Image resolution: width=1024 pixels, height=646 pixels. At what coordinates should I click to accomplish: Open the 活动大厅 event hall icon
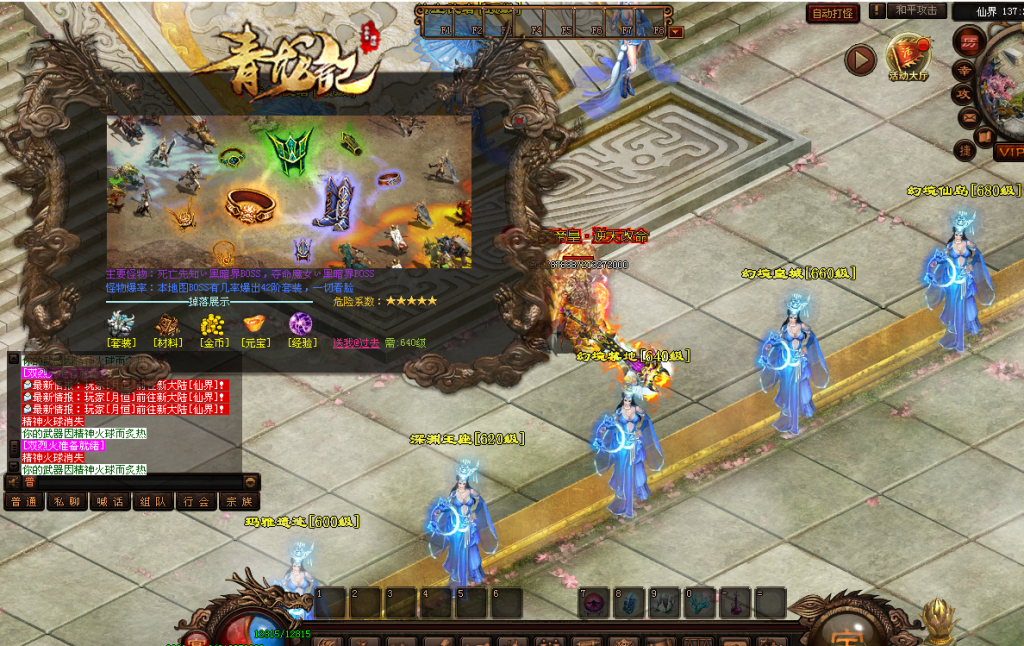[x=908, y=56]
